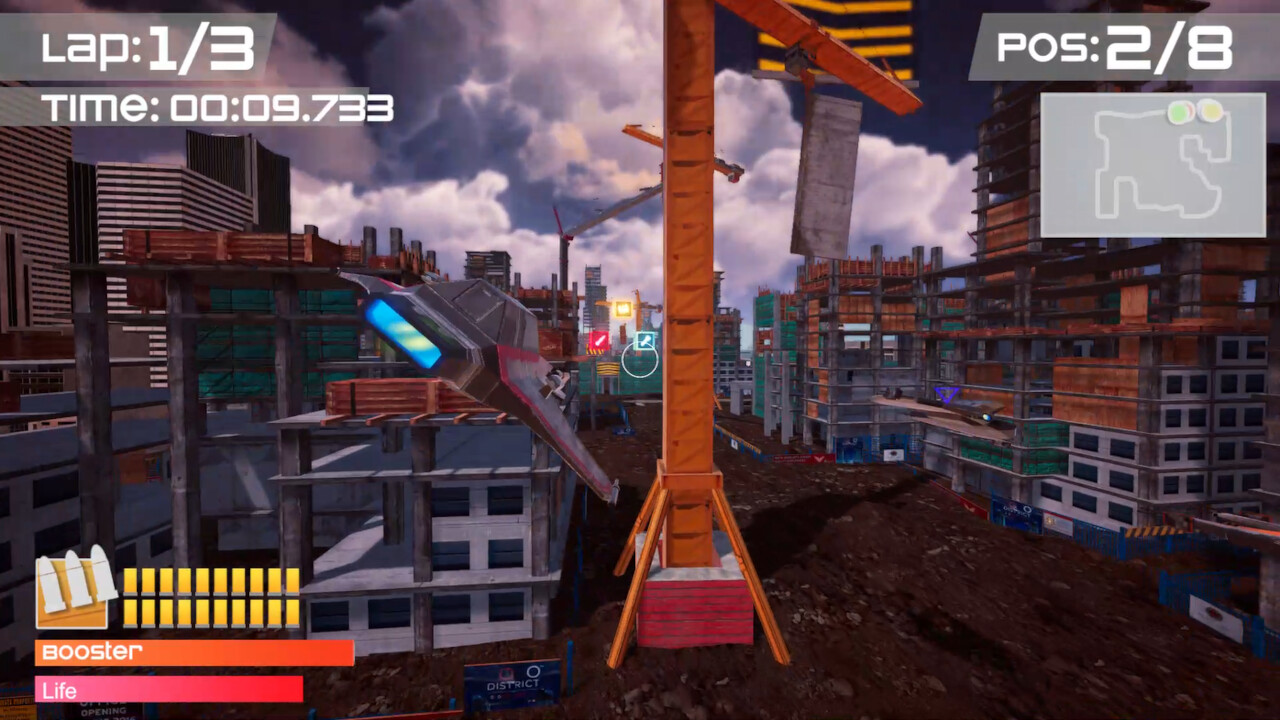Open the Booster meter panel
The height and width of the screenshot is (720, 1280).
point(195,654)
